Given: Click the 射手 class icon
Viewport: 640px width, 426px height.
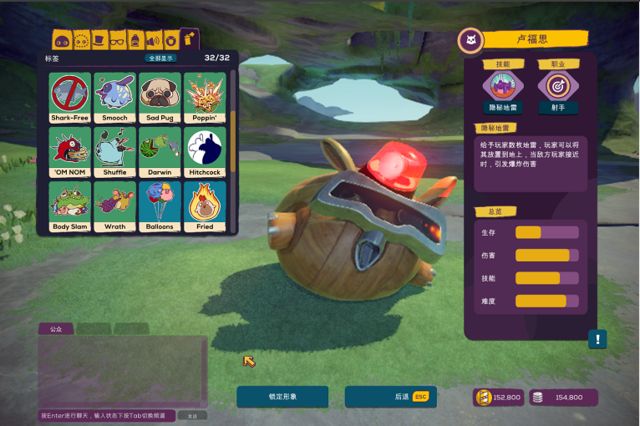Looking at the screenshot, I should pos(558,86).
